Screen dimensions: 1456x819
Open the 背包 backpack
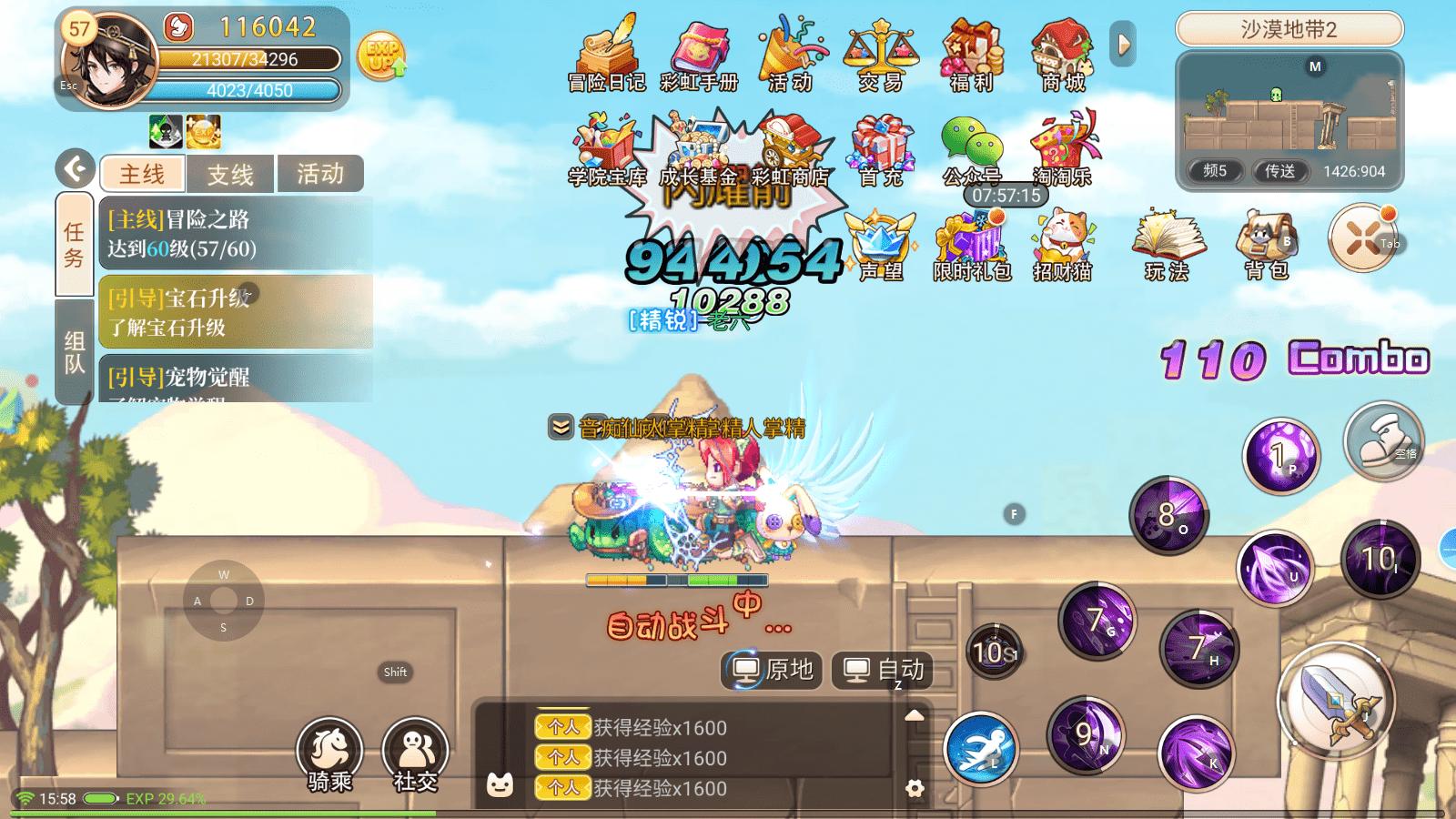click(x=1266, y=244)
